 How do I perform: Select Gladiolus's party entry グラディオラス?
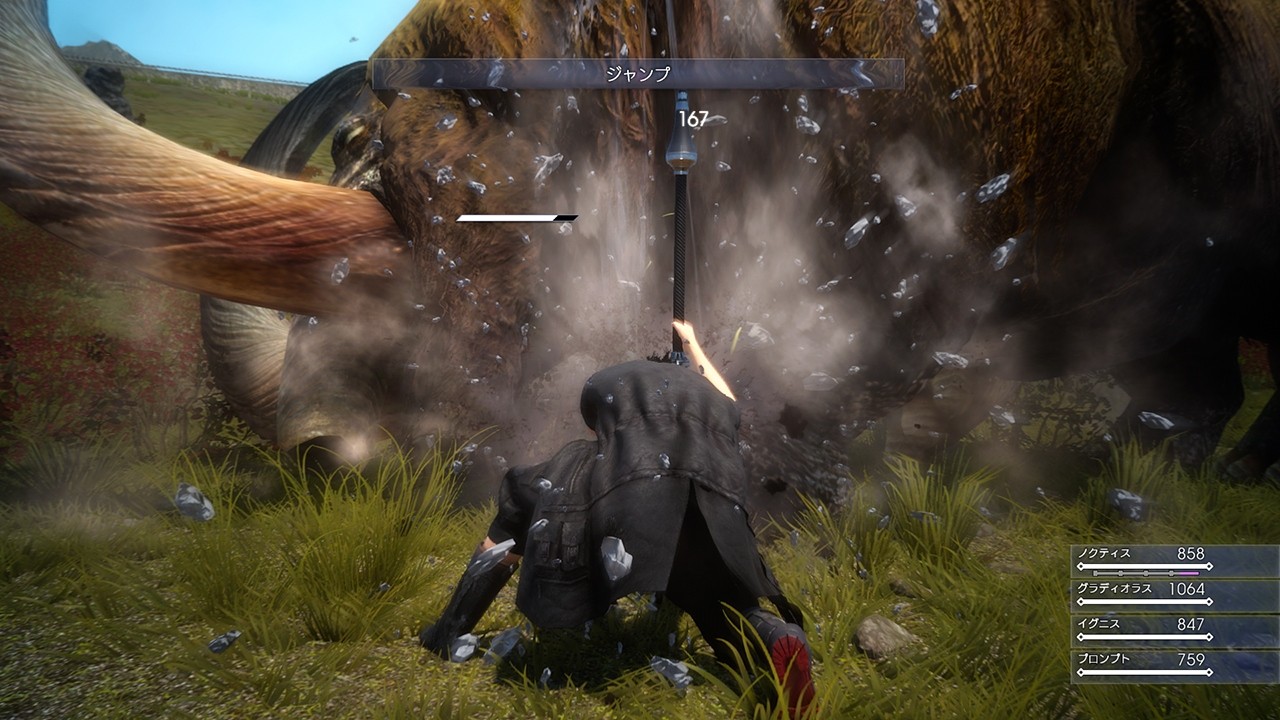pos(1115,589)
